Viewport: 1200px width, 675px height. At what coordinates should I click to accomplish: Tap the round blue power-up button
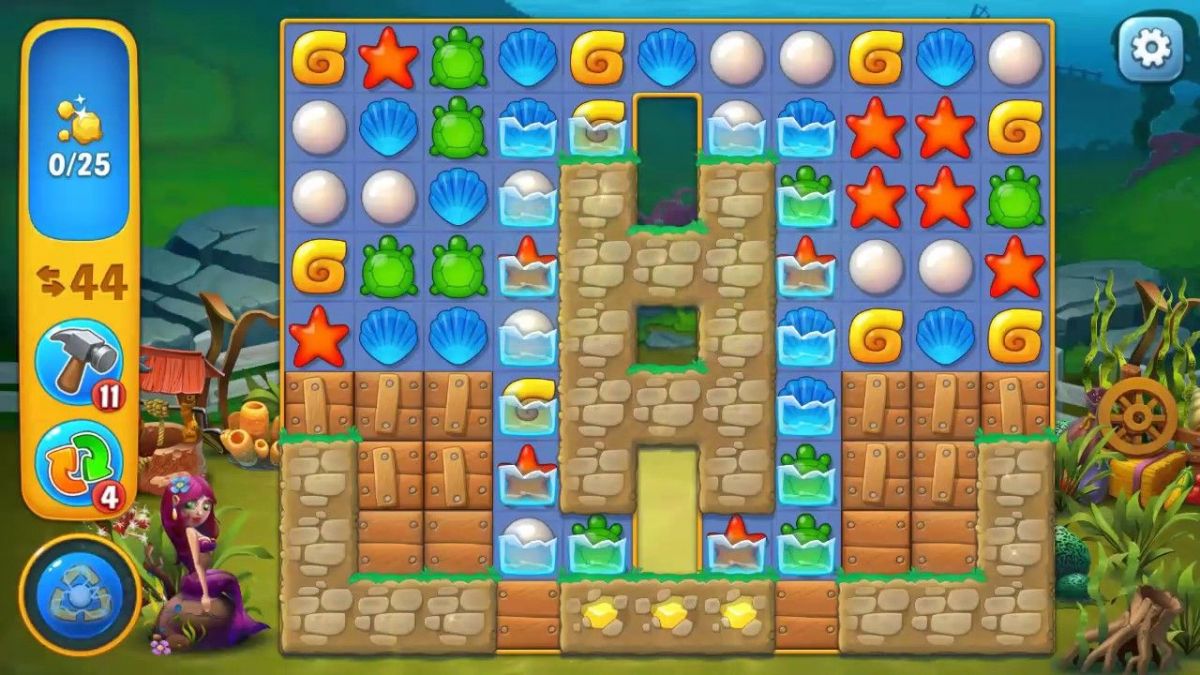(x=79, y=595)
